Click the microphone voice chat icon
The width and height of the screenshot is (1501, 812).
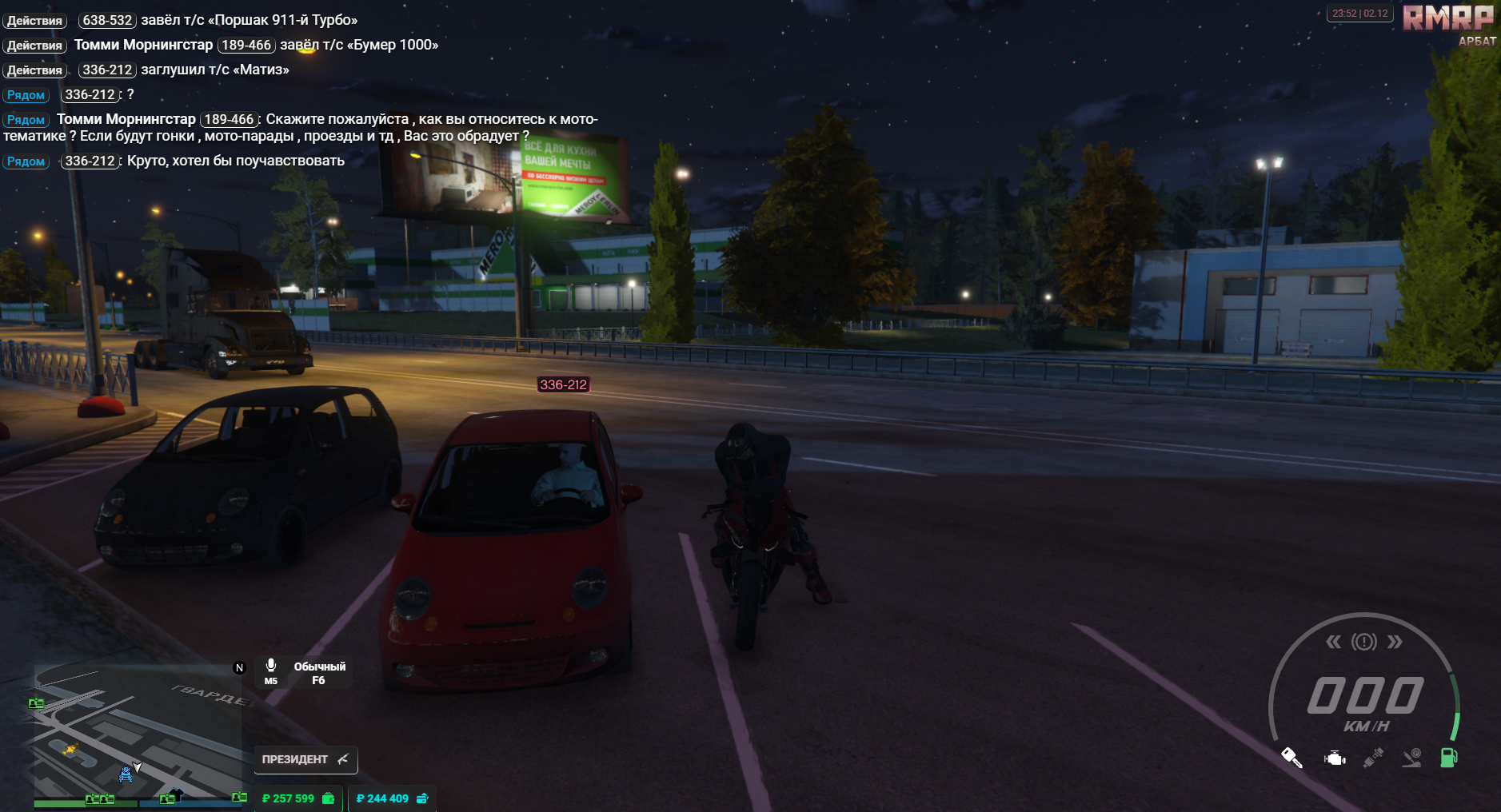pyautogui.click(x=271, y=665)
